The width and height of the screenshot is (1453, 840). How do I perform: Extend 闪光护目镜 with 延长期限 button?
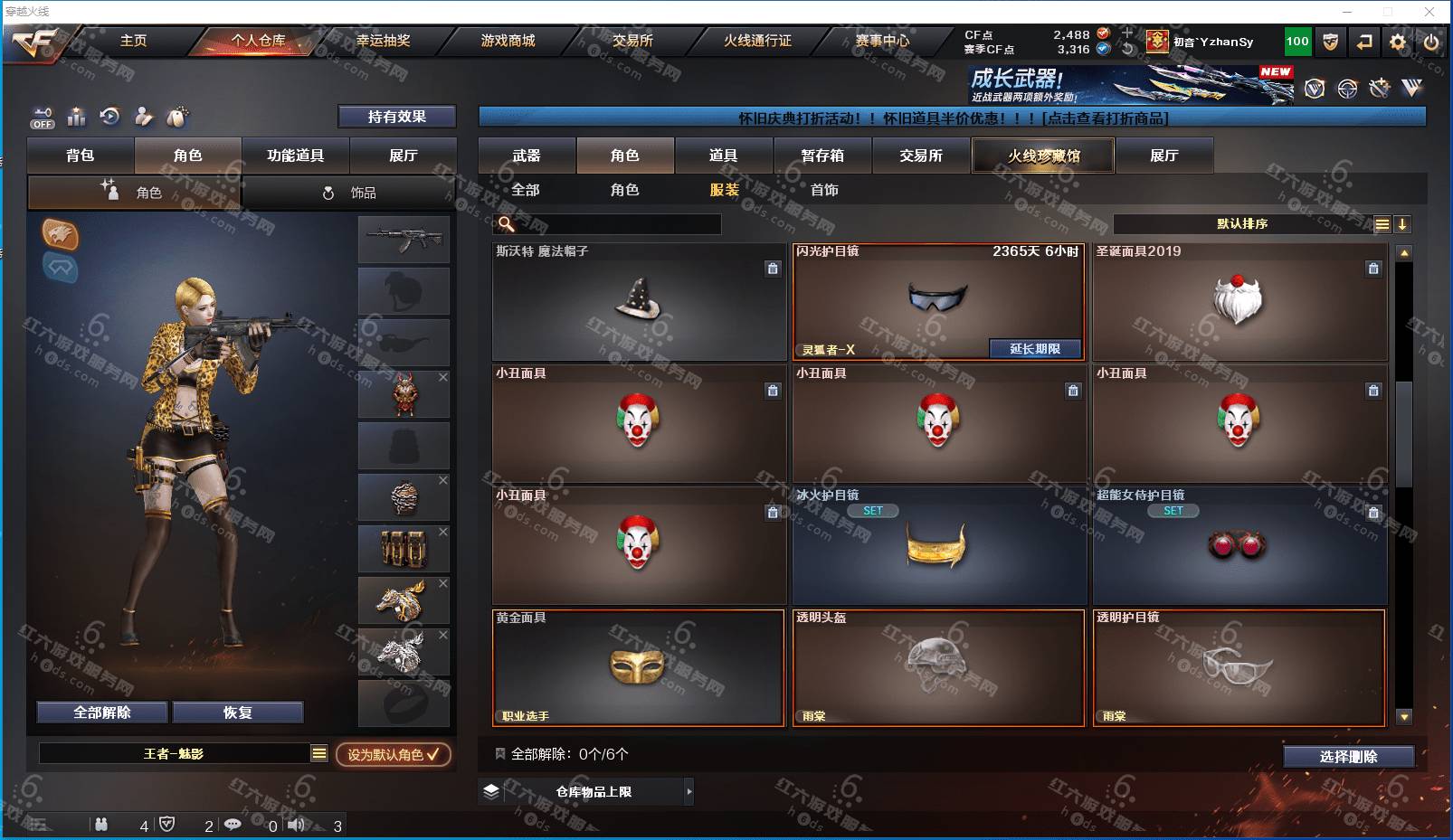tap(1034, 349)
